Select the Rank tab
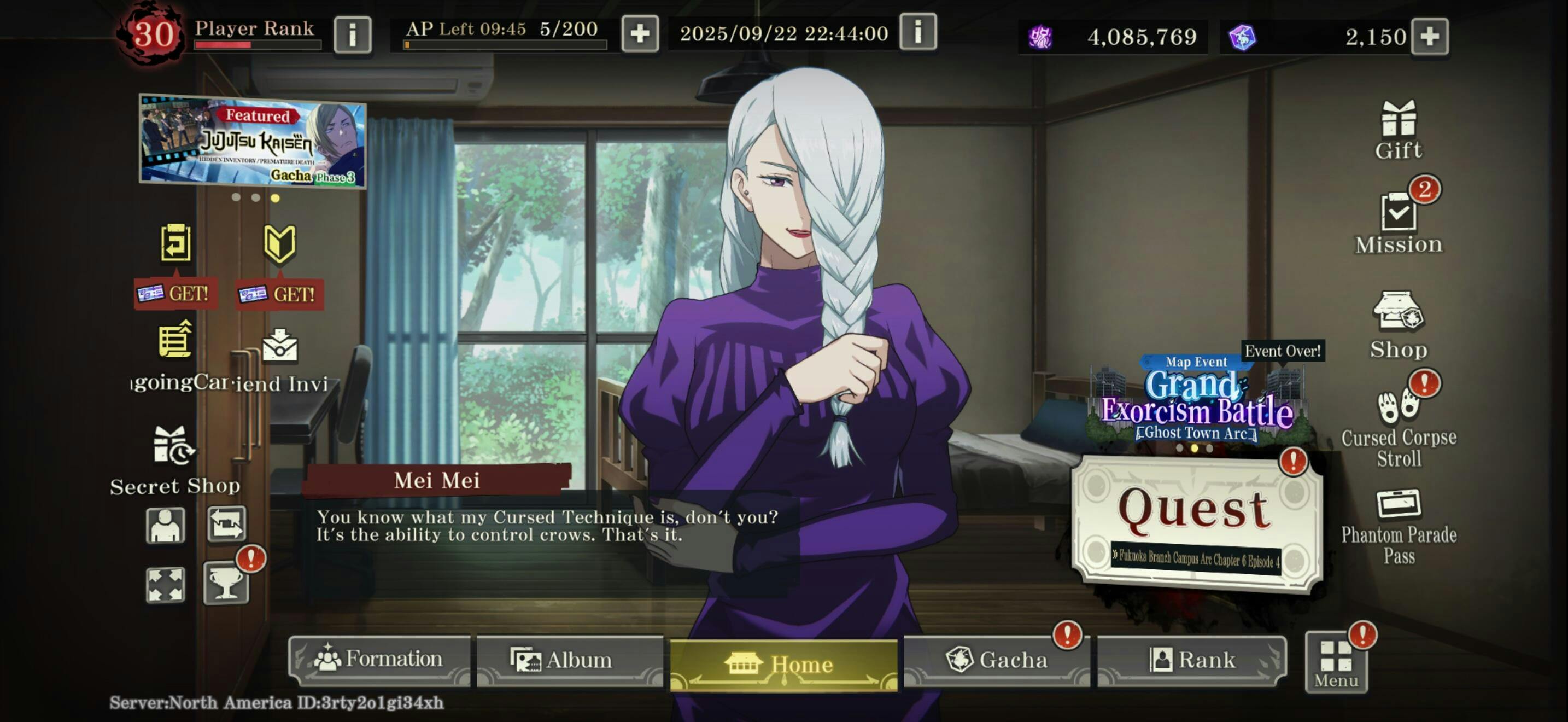 [1191, 660]
